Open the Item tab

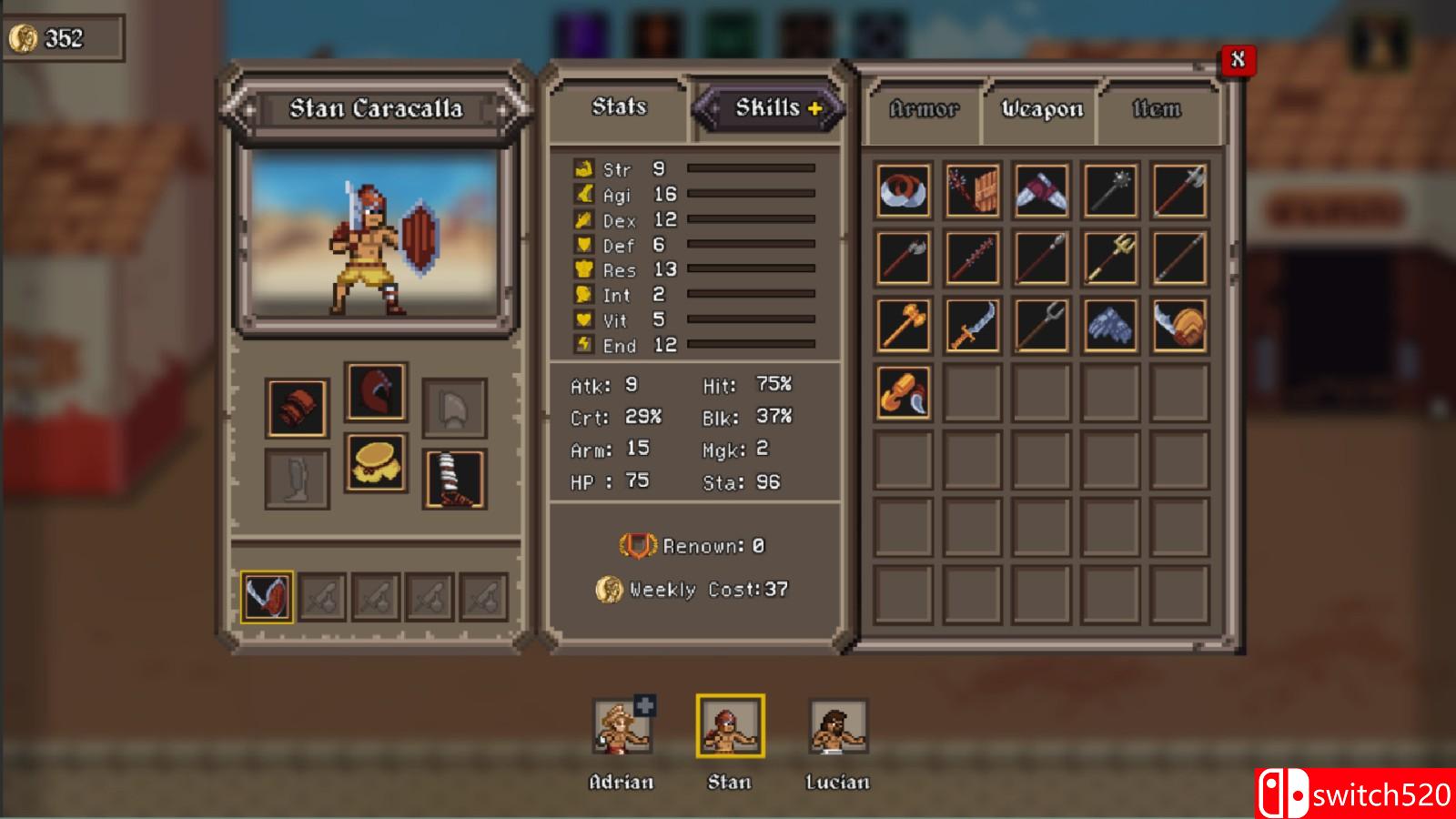point(1158,108)
